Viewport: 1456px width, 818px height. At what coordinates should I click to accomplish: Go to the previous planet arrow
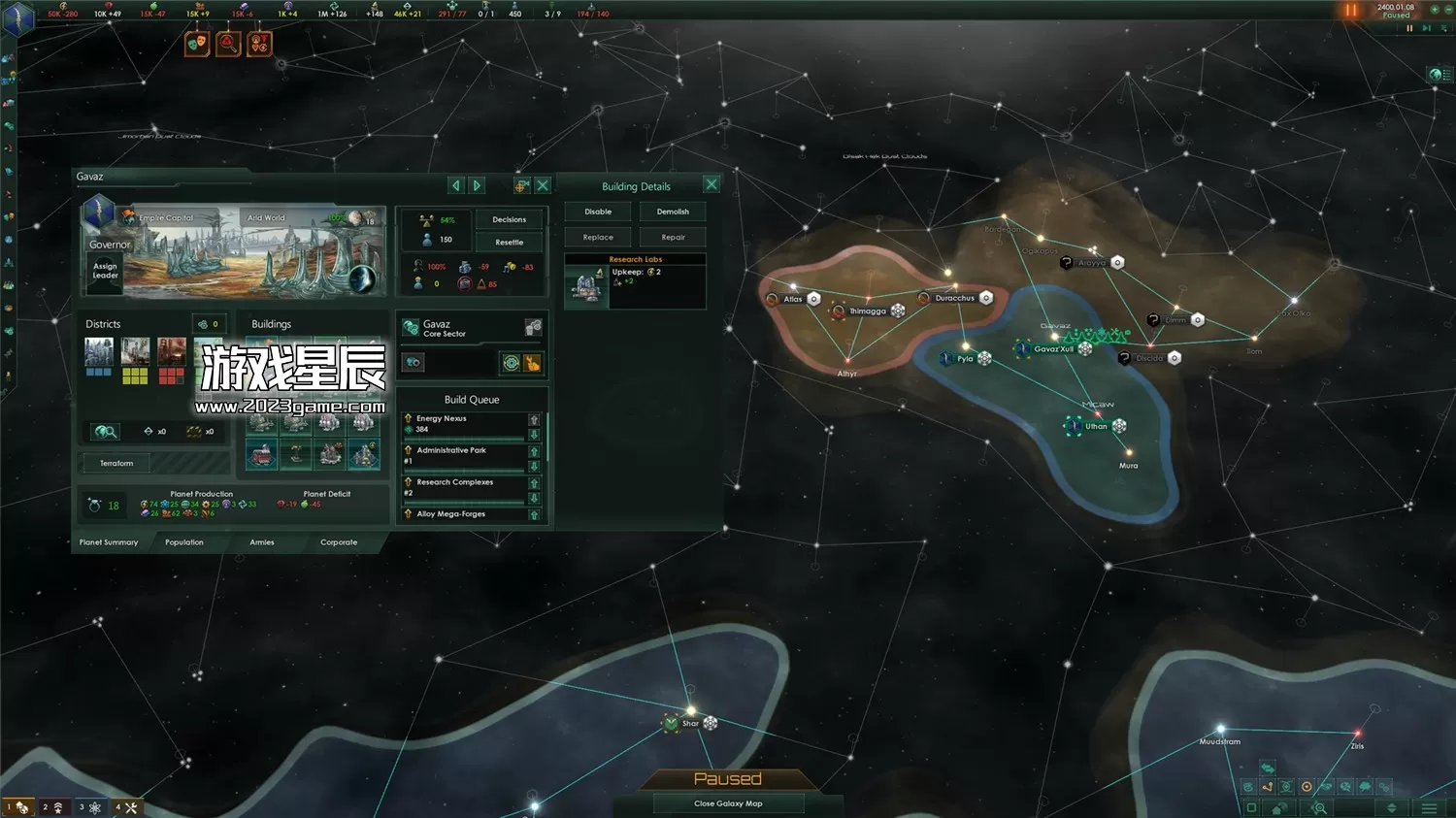point(456,185)
